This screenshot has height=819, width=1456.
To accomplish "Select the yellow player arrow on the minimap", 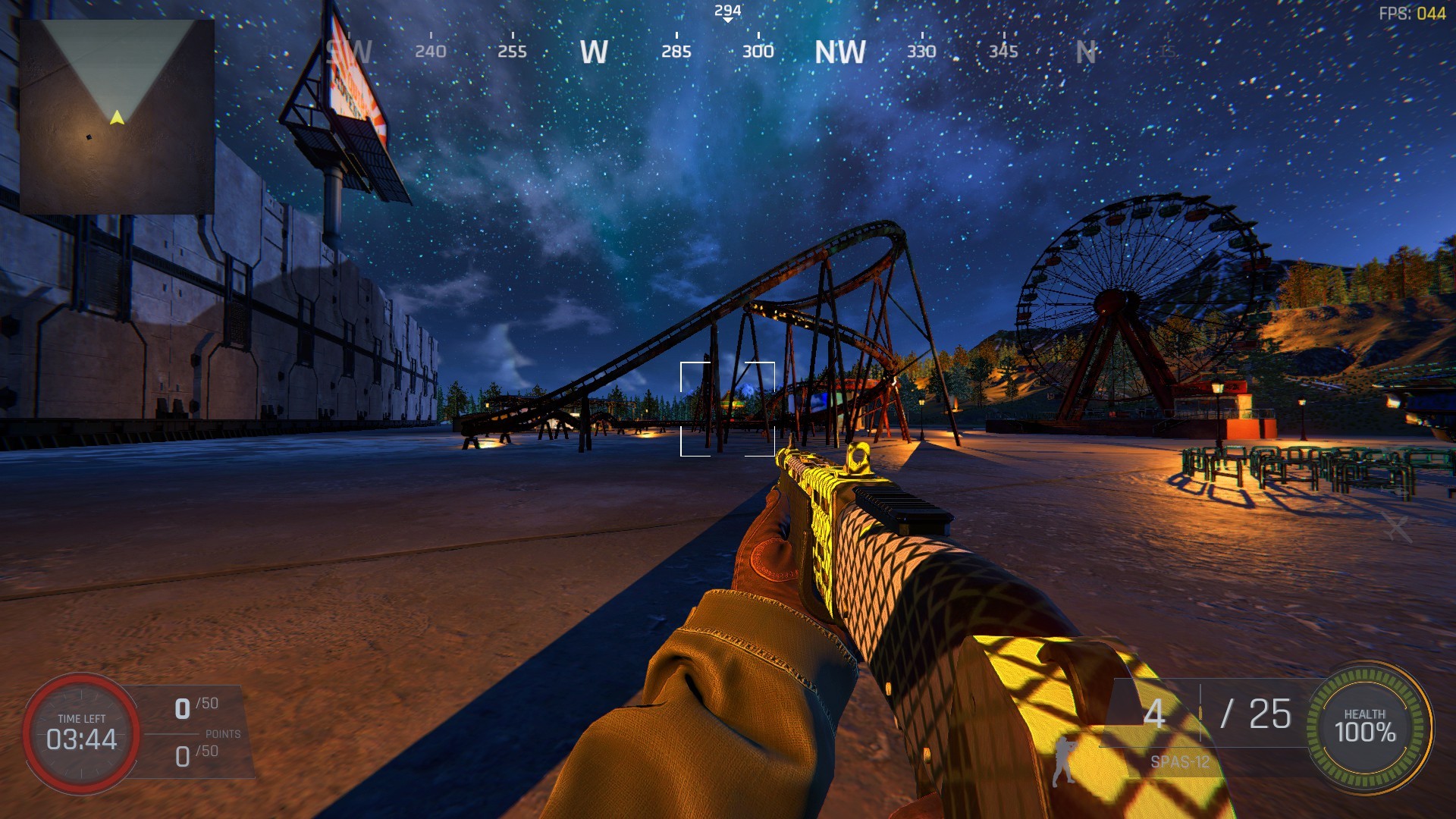I will pyautogui.click(x=117, y=118).
